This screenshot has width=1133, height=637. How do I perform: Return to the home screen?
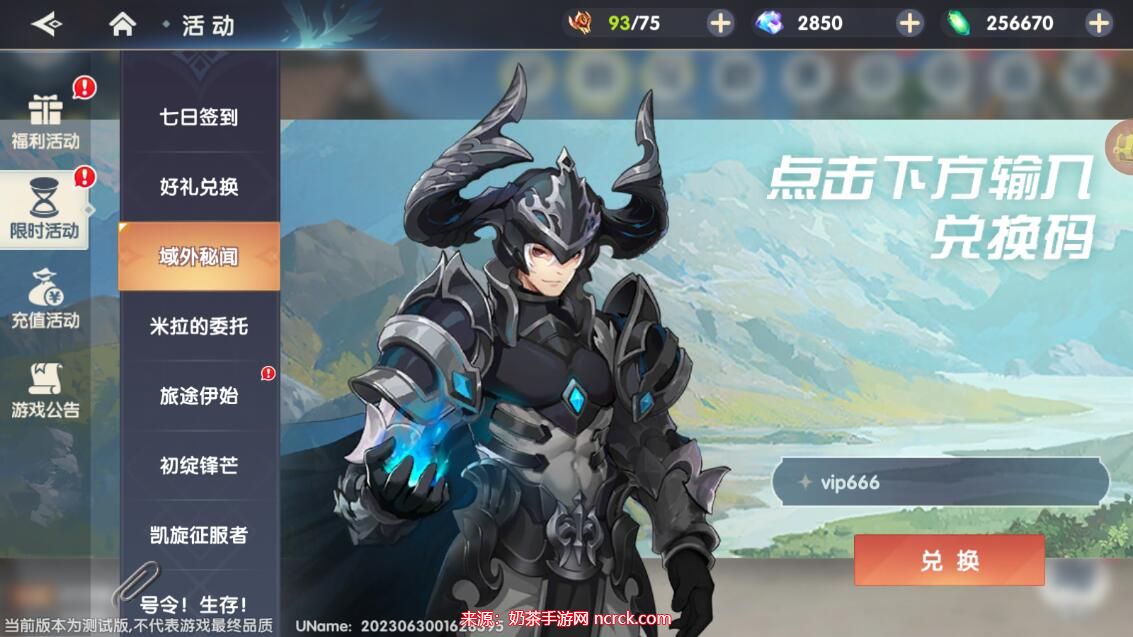click(122, 24)
